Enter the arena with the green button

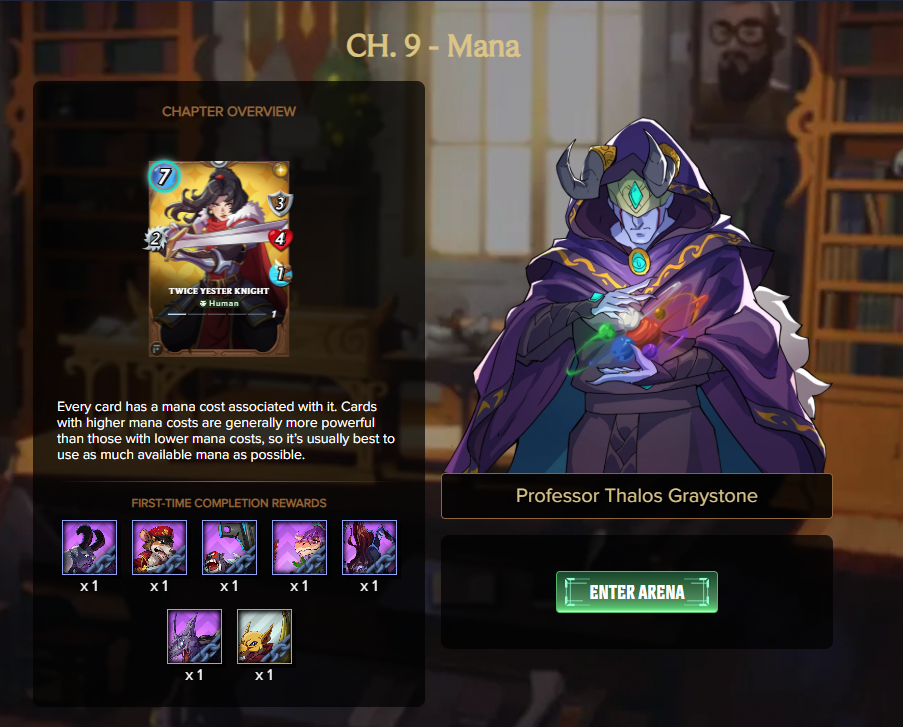click(x=637, y=592)
